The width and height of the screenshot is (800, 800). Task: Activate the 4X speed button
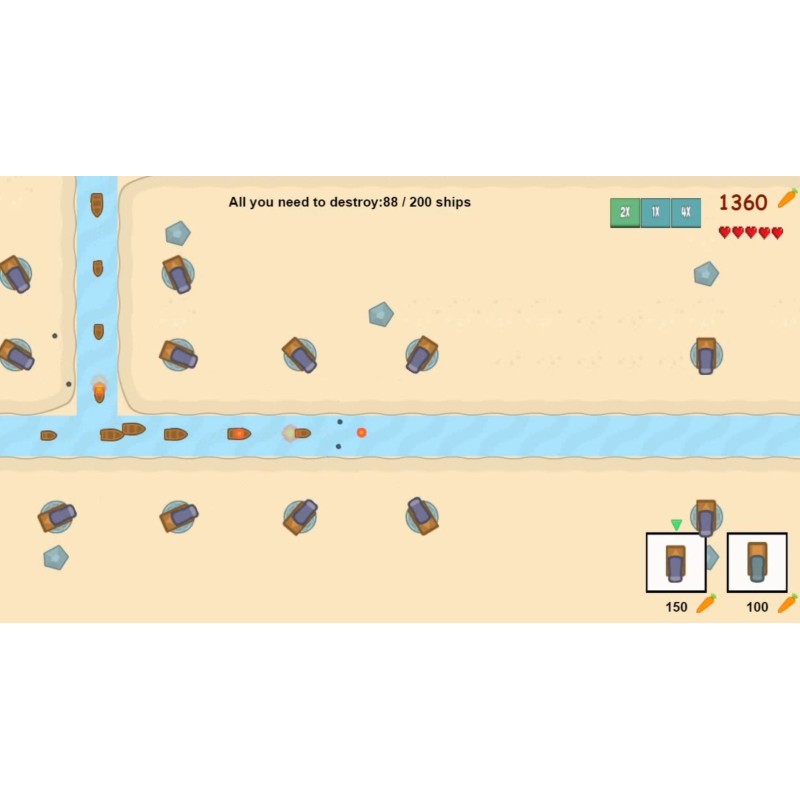click(x=686, y=212)
